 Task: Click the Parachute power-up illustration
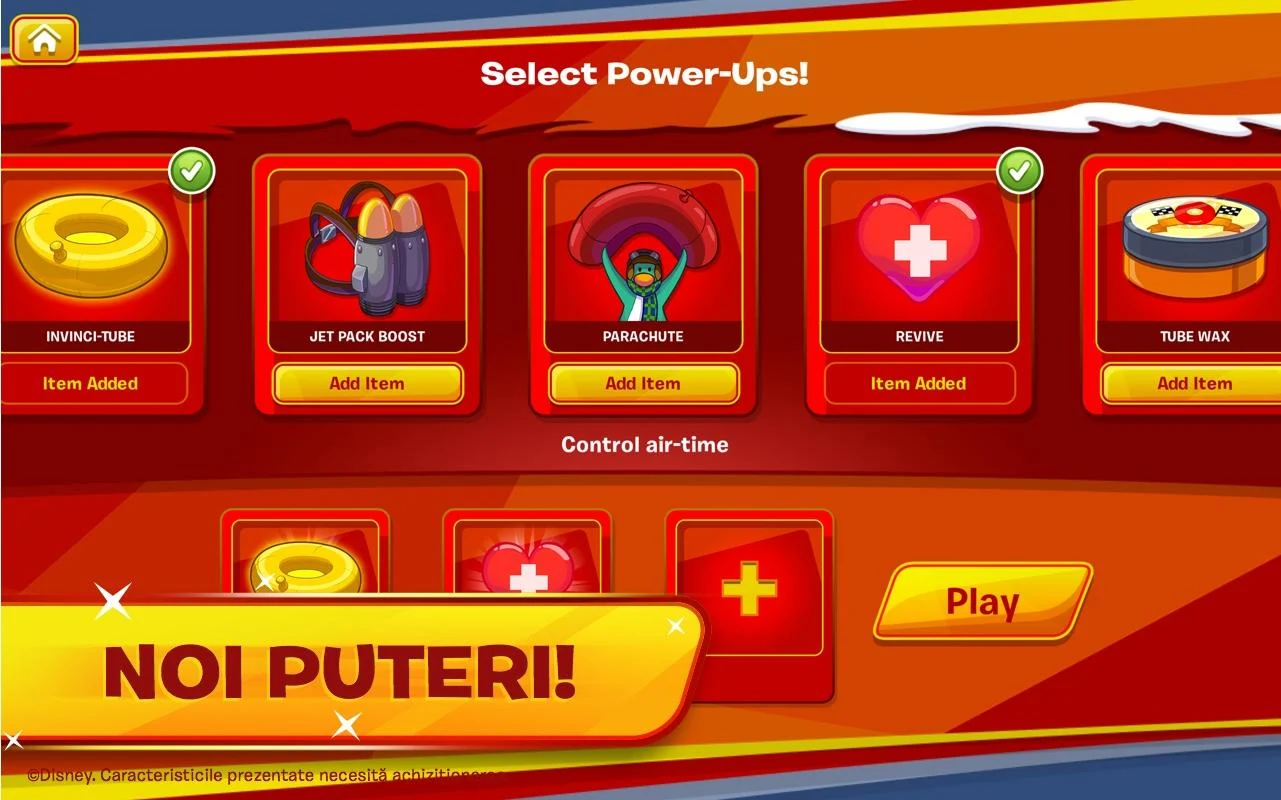tap(641, 248)
